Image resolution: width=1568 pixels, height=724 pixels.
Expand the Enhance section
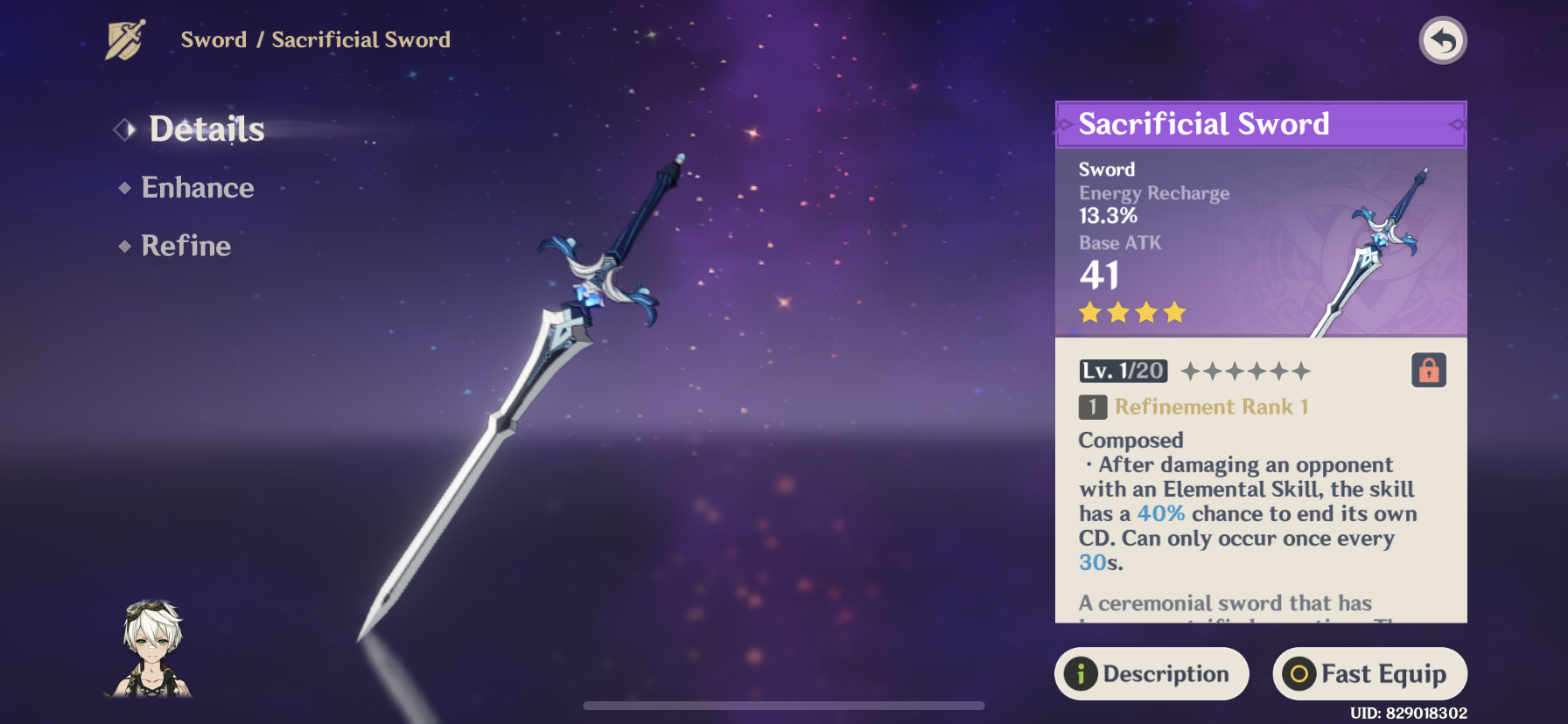197,187
